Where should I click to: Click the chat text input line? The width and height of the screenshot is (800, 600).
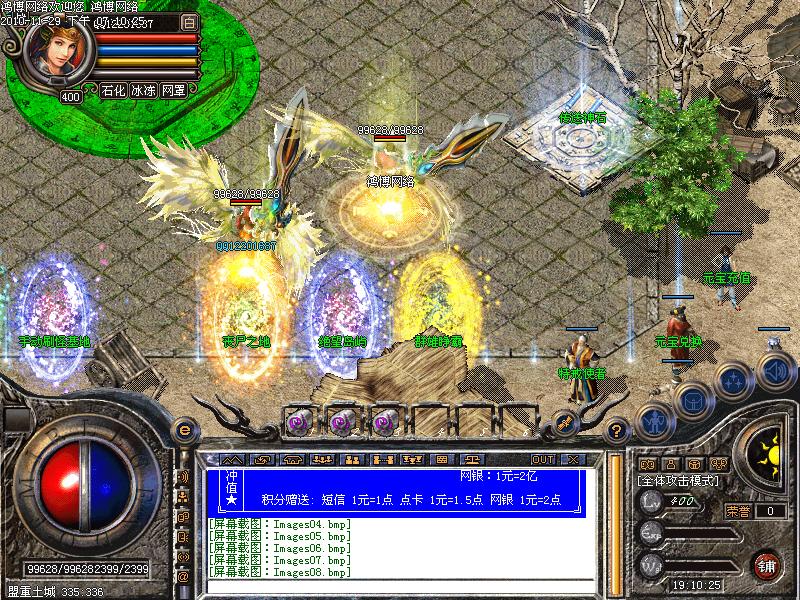point(400,585)
